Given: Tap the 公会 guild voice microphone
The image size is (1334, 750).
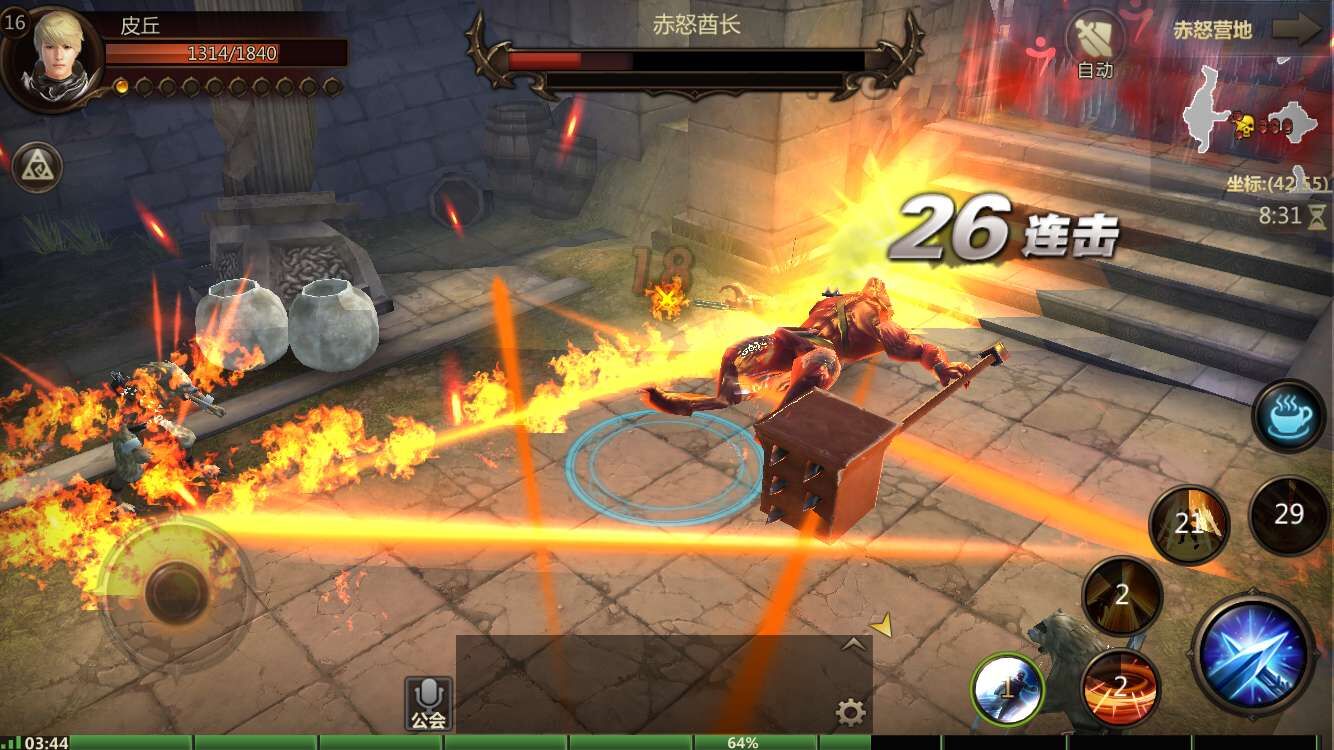Looking at the screenshot, I should pyautogui.click(x=428, y=703).
